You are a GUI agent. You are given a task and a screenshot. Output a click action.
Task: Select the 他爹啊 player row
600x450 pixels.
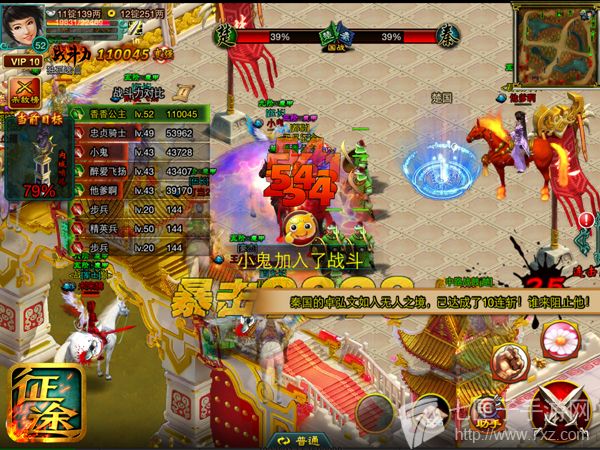point(137,190)
